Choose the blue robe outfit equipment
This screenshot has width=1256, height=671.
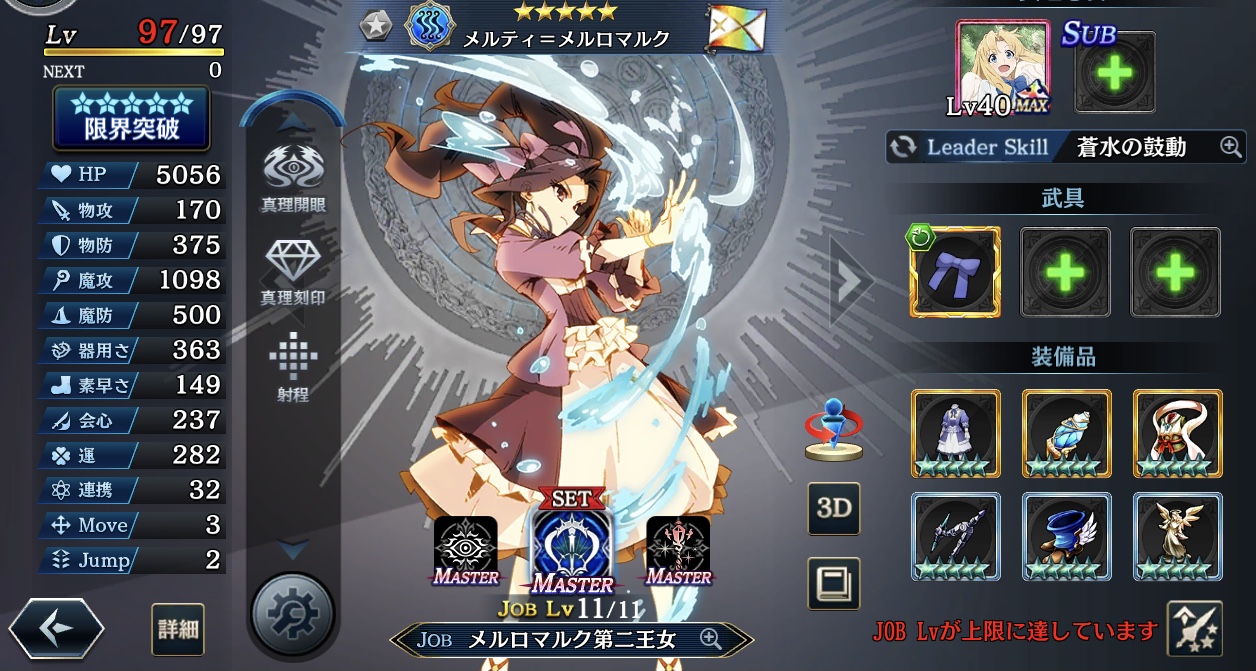click(x=955, y=432)
